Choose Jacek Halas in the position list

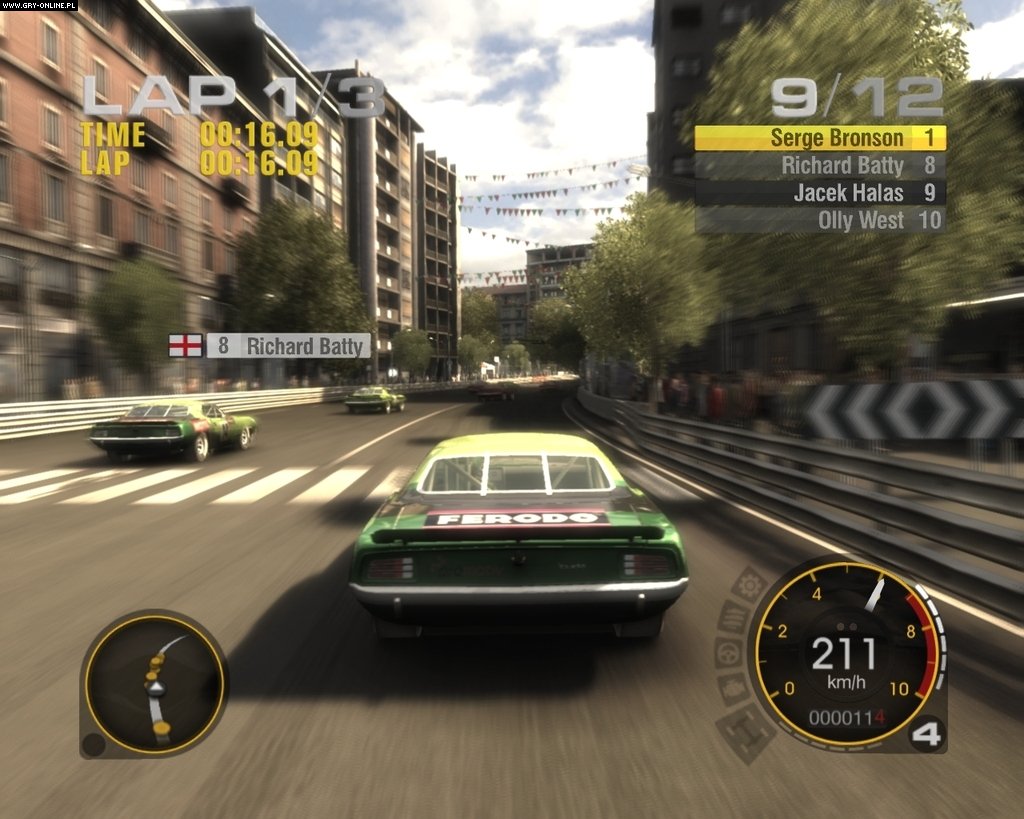(x=820, y=193)
